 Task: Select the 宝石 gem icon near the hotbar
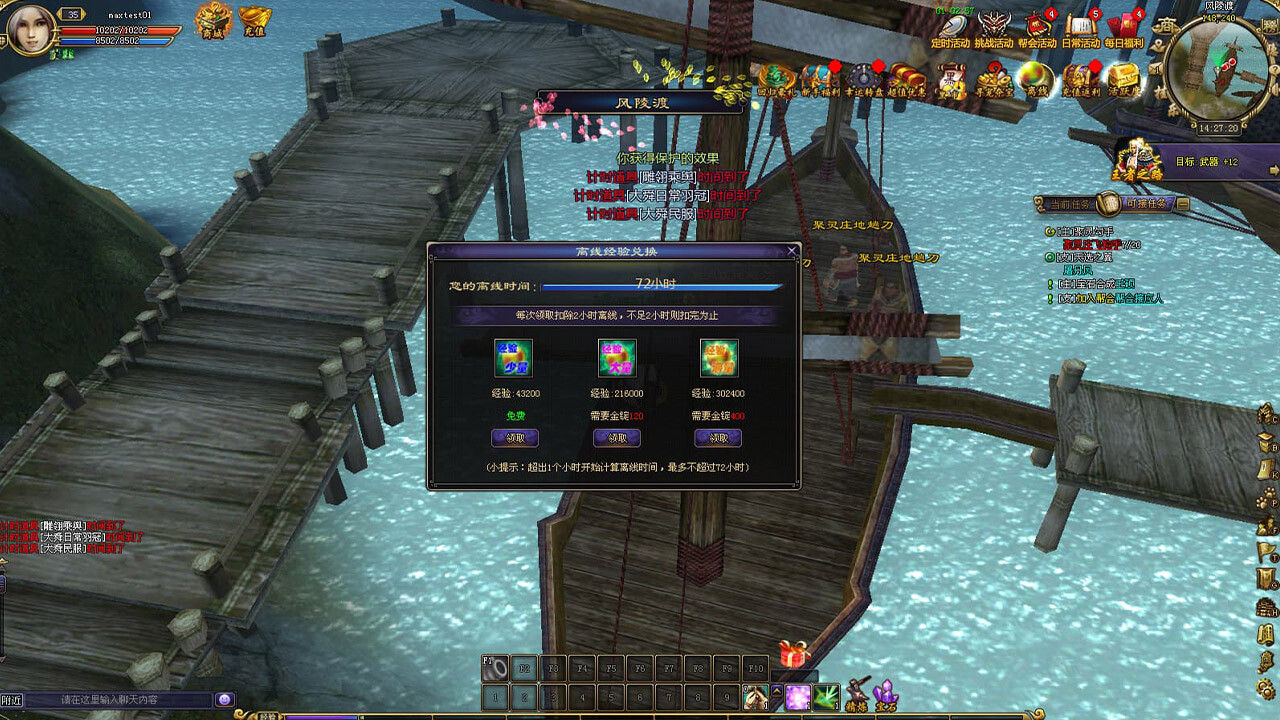[886, 692]
